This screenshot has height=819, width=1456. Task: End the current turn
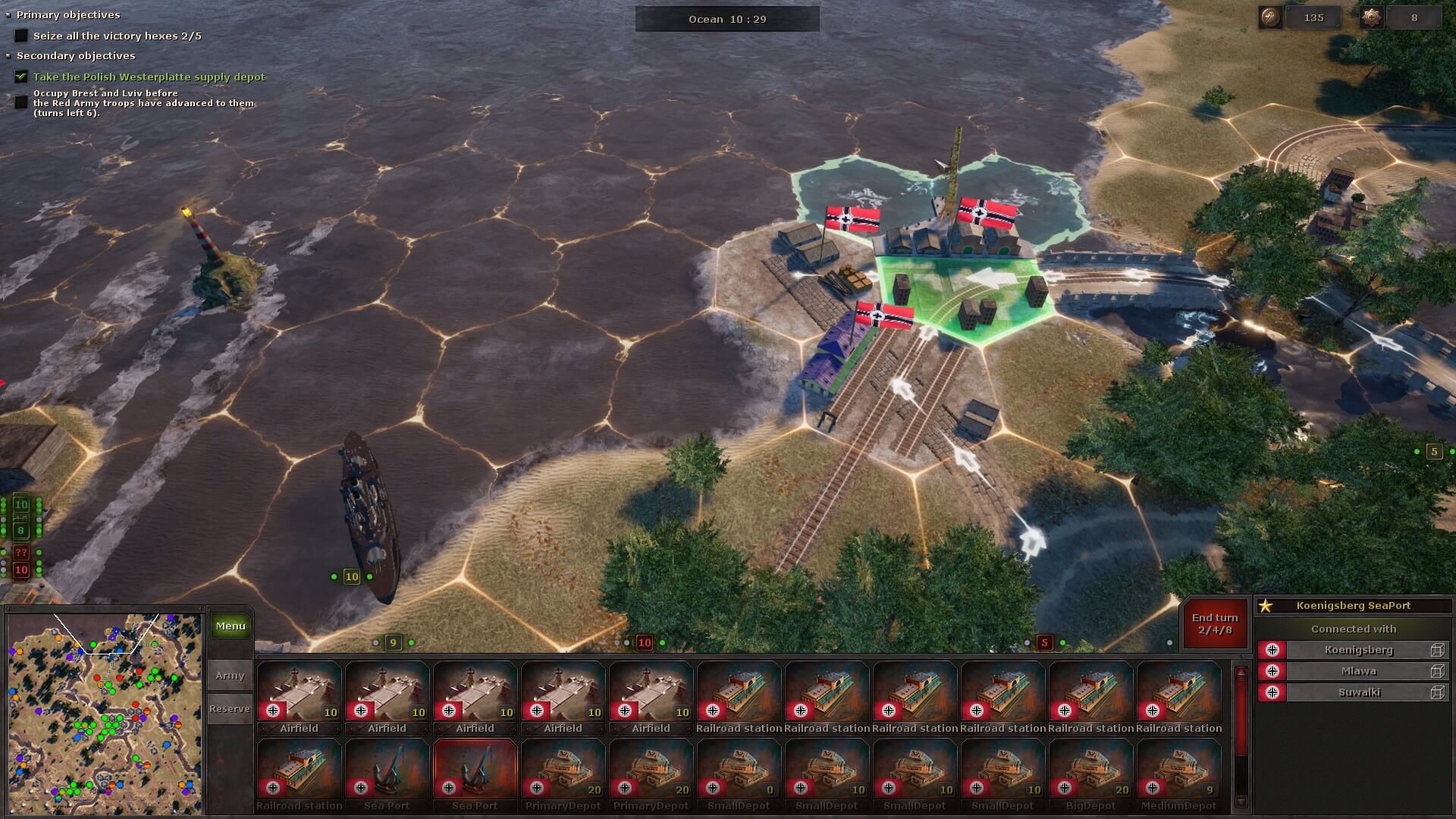tap(1214, 623)
